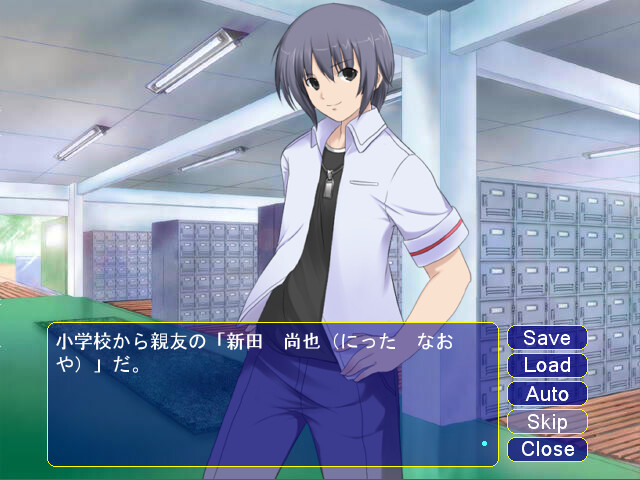Viewport: 640px width, 480px height.
Task: Click the Save button
Action: [547, 338]
